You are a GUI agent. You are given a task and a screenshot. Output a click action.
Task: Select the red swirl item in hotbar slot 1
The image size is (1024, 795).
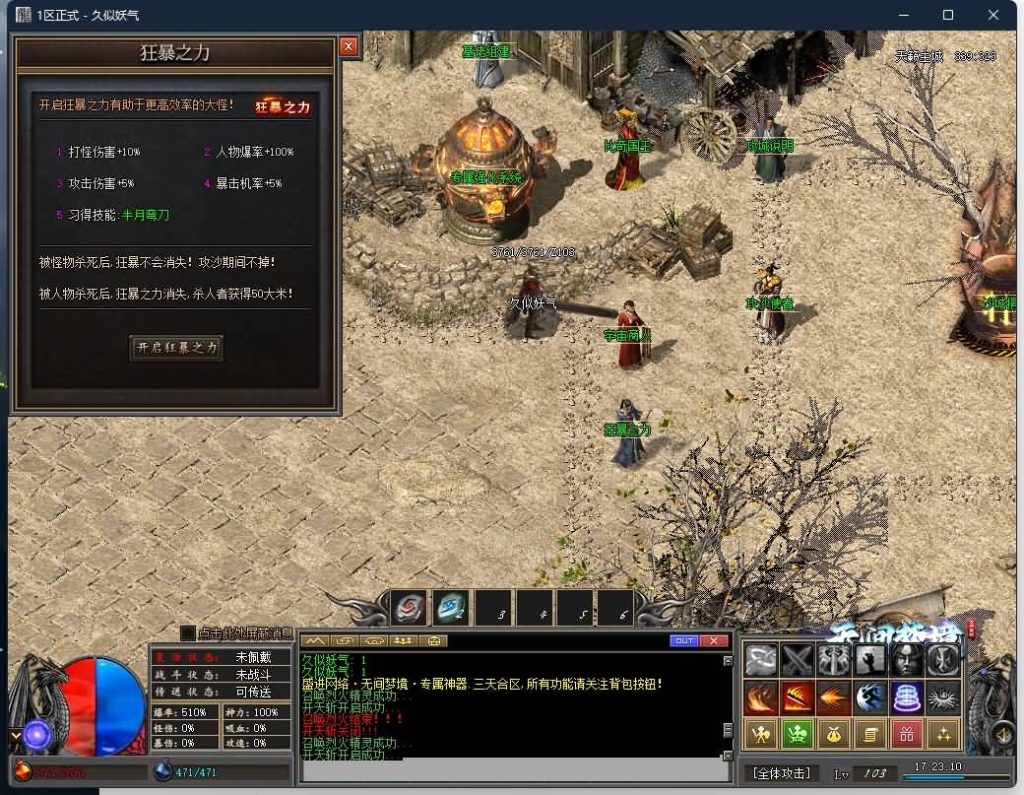pyautogui.click(x=409, y=607)
